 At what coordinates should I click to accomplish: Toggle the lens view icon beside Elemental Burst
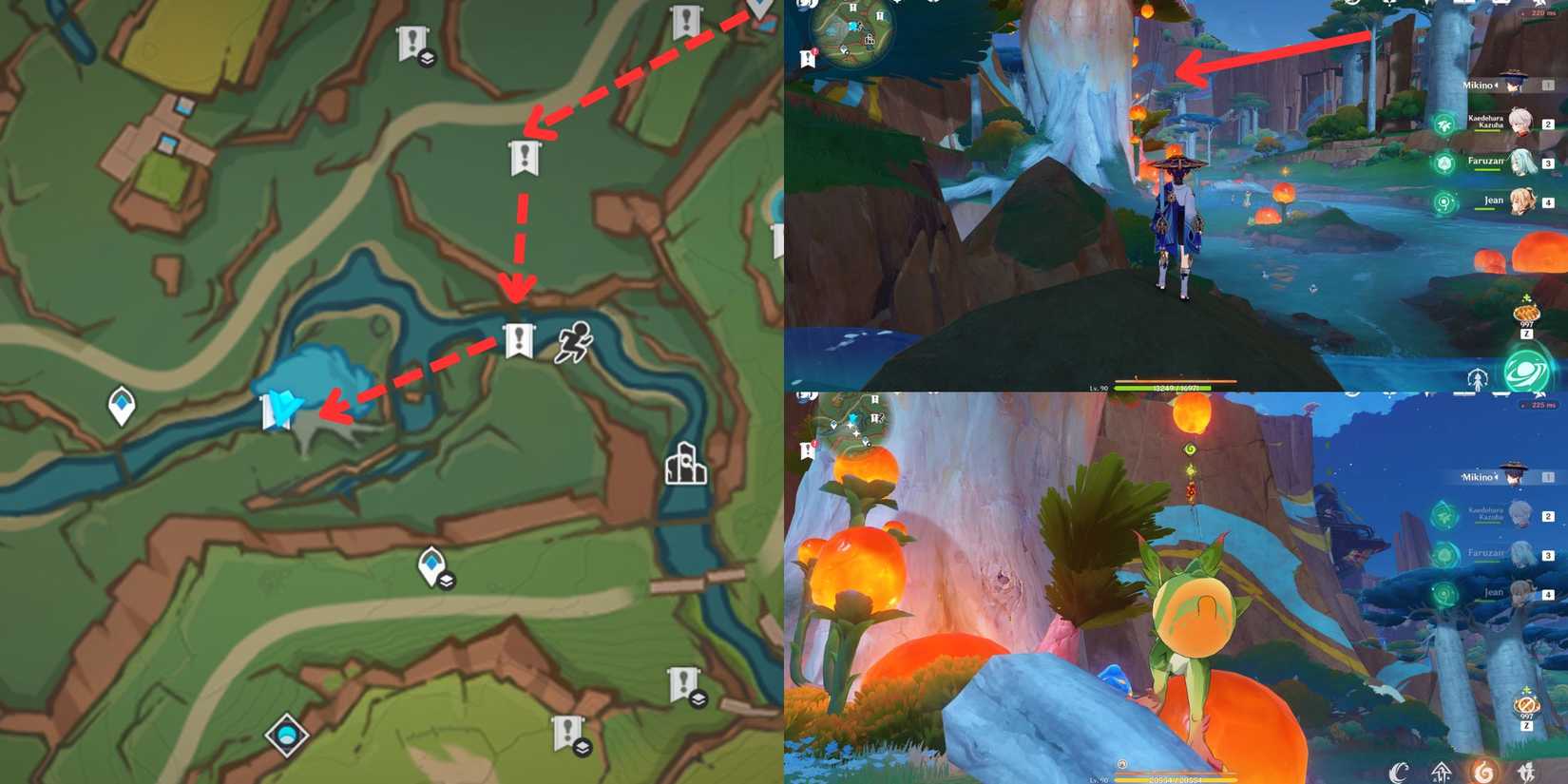(x=1478, y=380)
